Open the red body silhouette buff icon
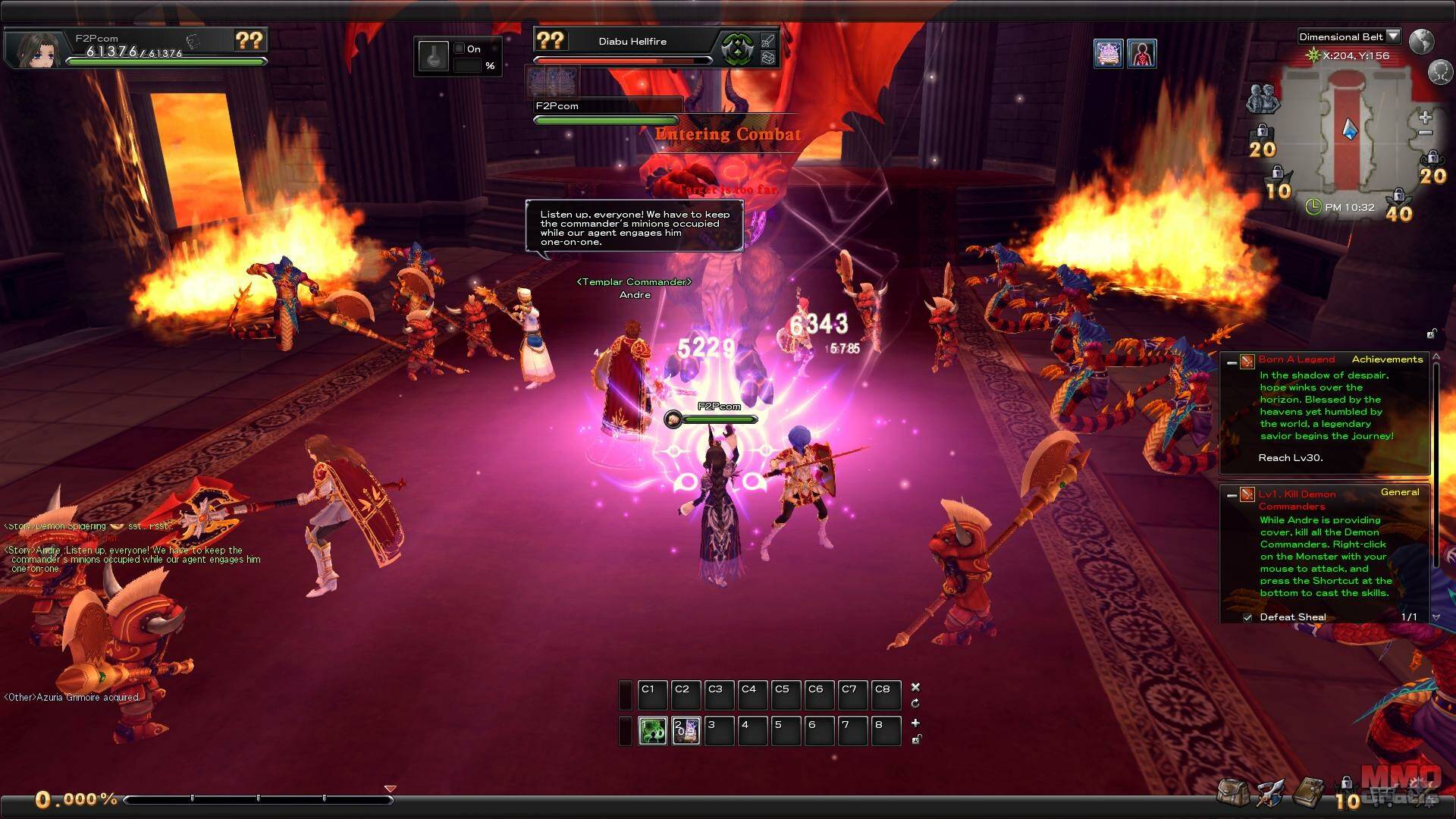Image resolution: width=1456 pixels, height=819 pixels. 1141,54
